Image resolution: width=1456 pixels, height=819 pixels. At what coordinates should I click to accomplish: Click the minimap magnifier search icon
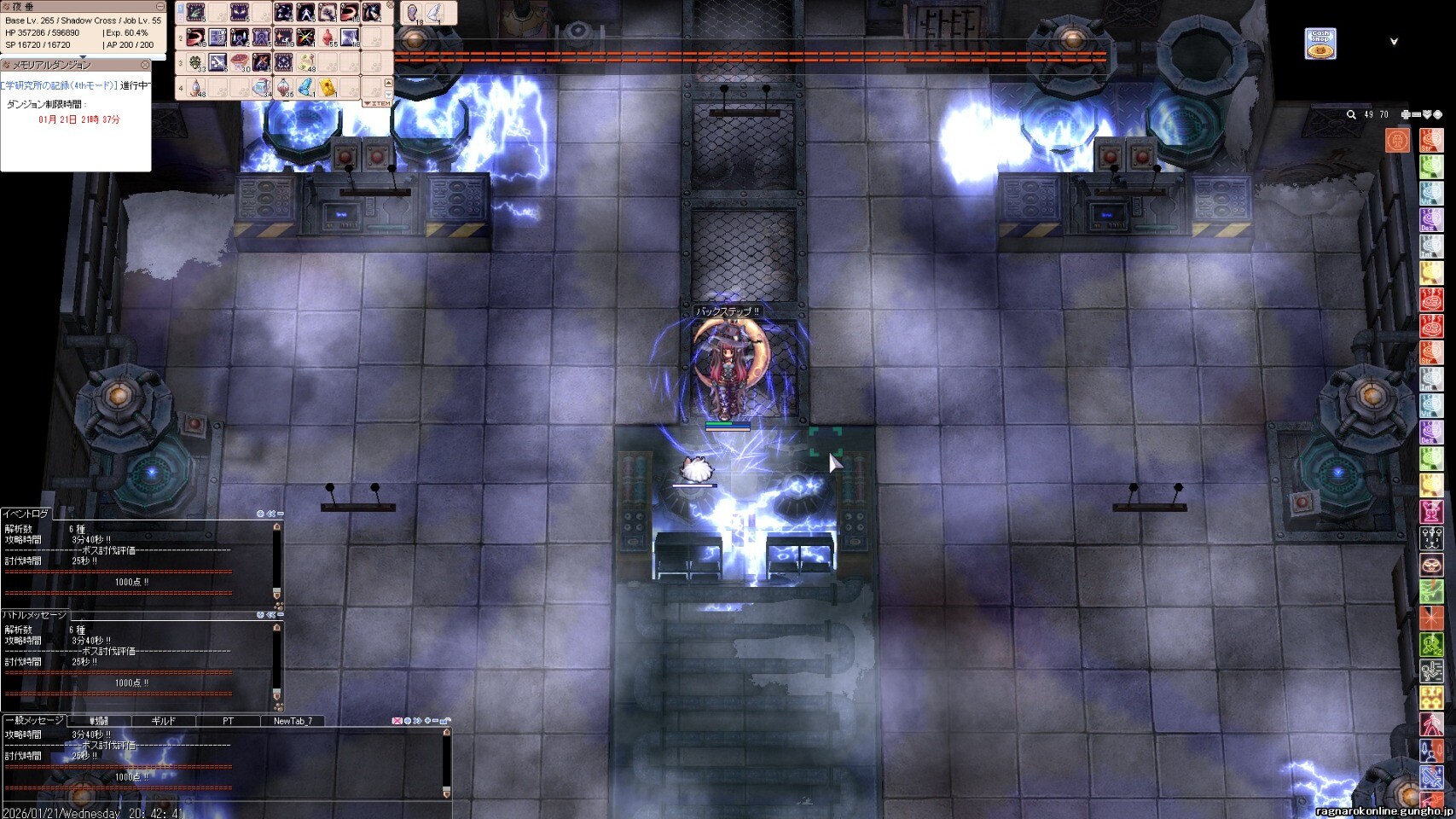pyautogui.click(x=1351, y=114)
